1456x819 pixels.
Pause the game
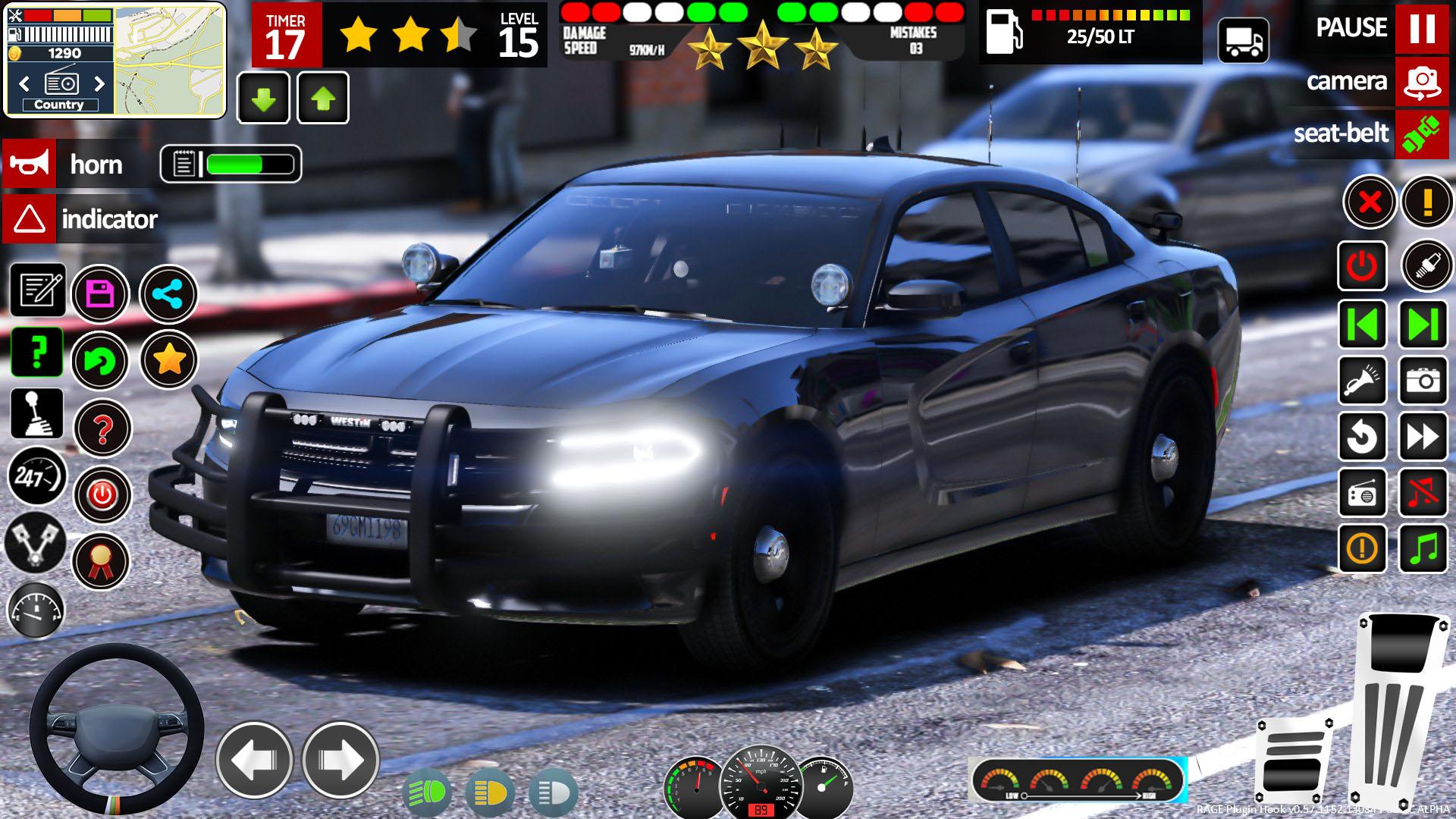point(1422,28)
